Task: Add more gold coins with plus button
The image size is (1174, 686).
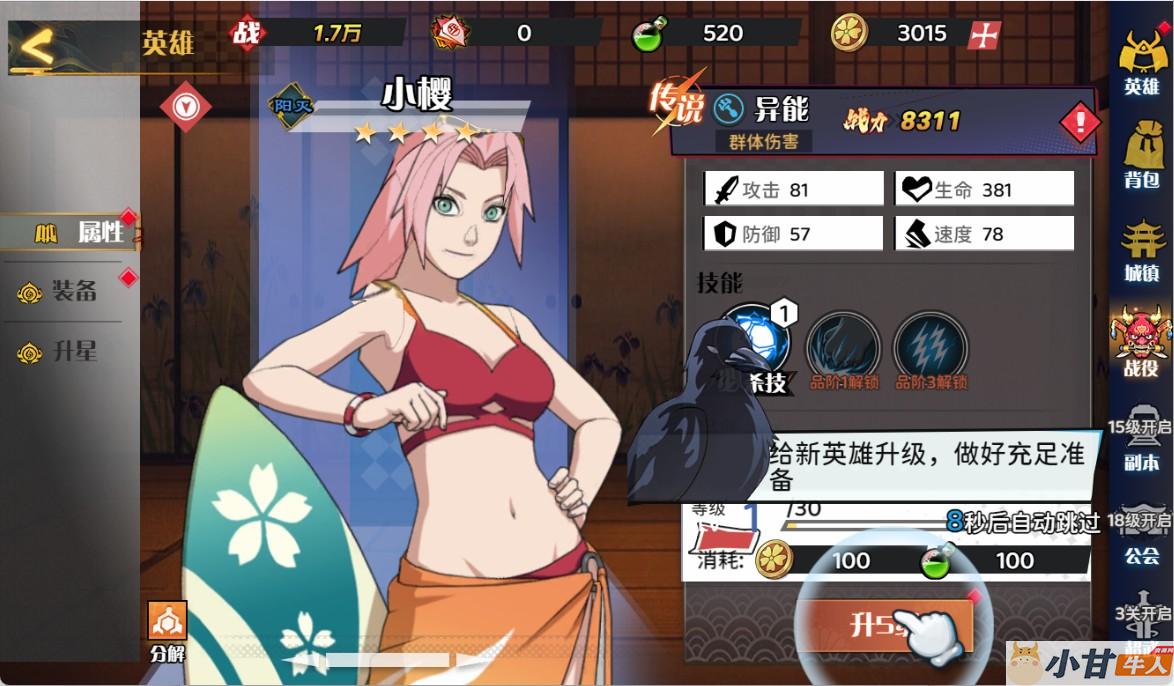Action: click(x=985, y=34)
